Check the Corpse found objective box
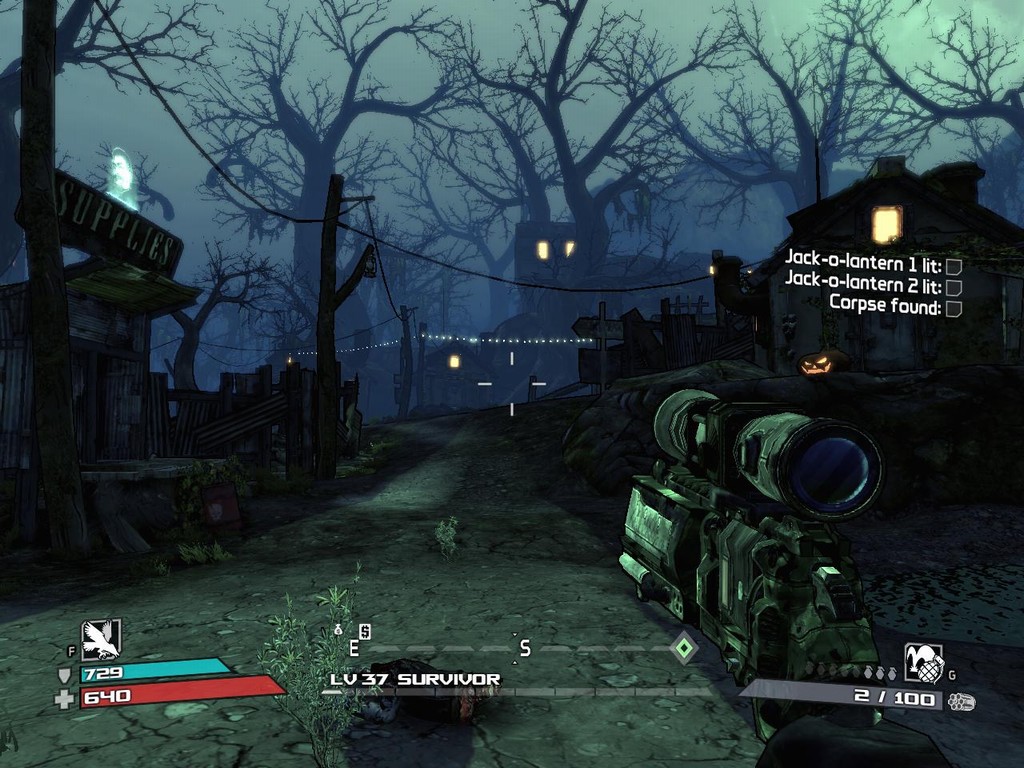The width and height of the screenshot is (1024, 768). coord(953,308)
